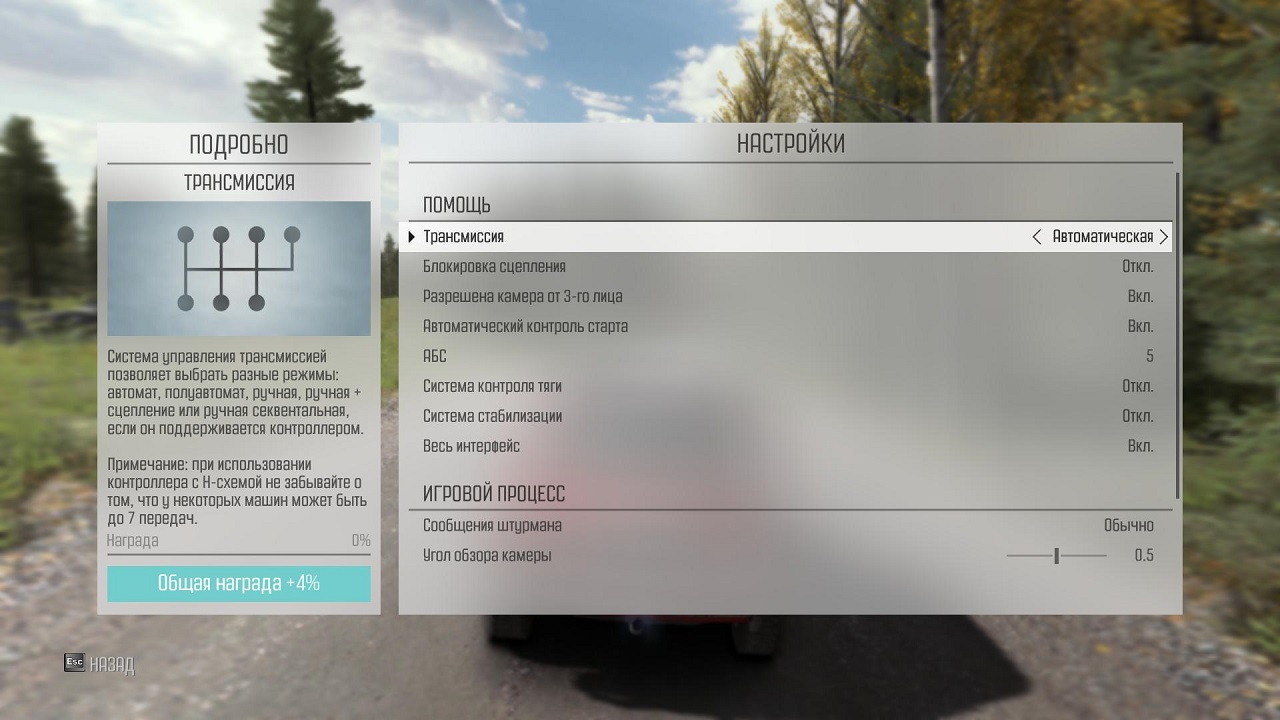Choose the Разрешена камера от 3-го лица row

[x=788, y=297]
